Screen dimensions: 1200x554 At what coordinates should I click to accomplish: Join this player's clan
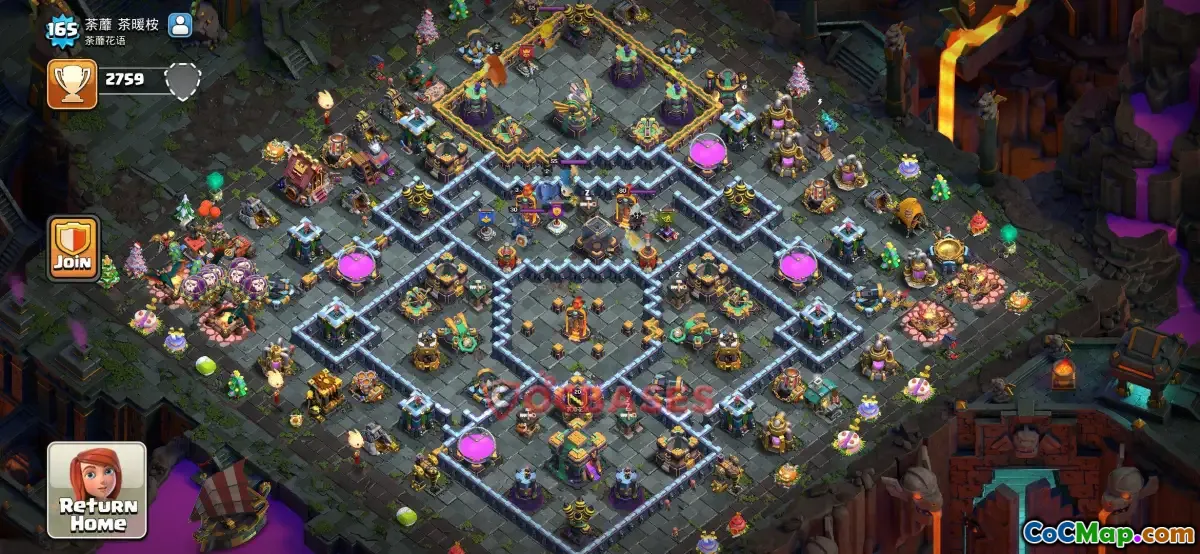pyautogui.click(x=74, y=248)
